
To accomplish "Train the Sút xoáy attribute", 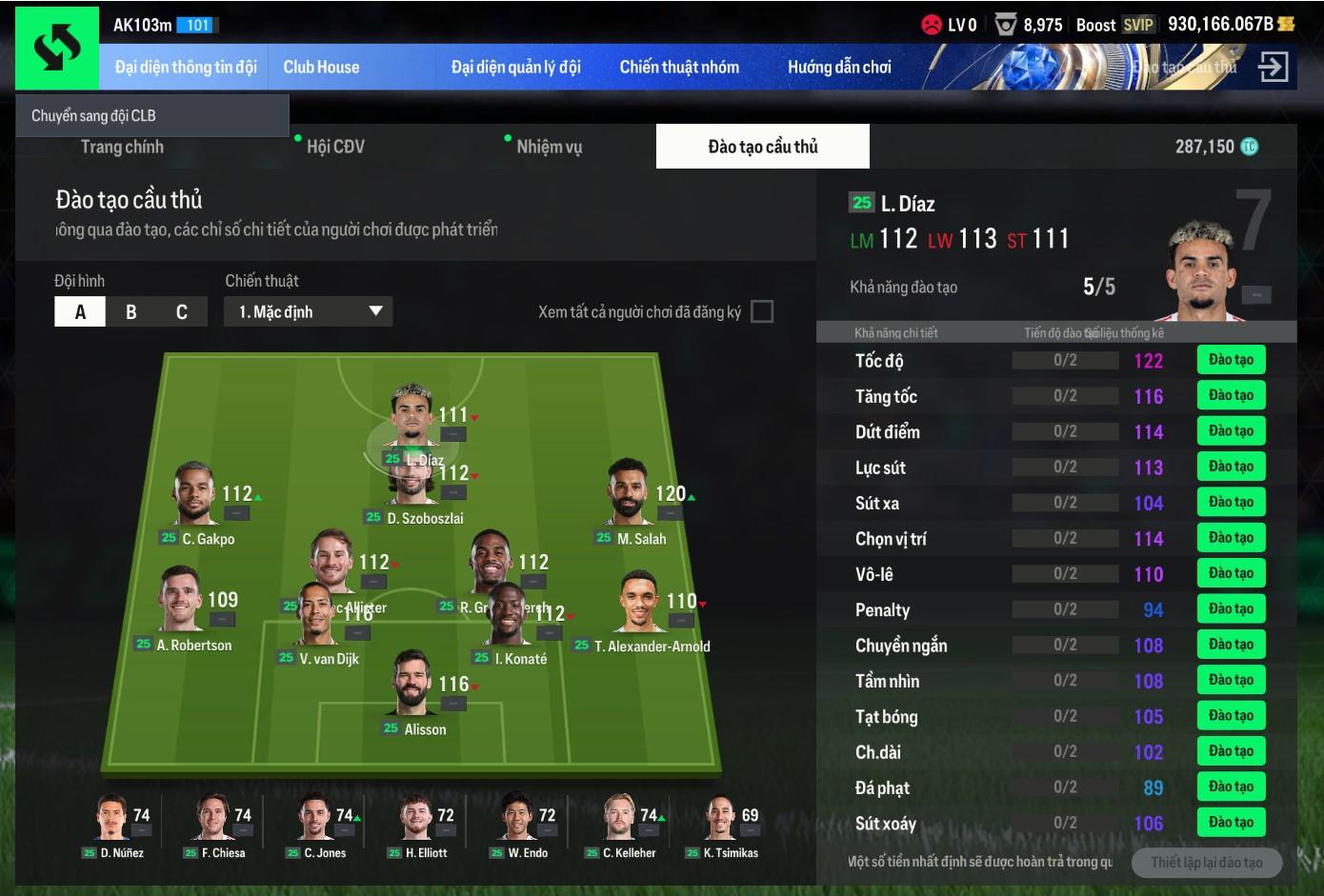I will pos(1231,823).
